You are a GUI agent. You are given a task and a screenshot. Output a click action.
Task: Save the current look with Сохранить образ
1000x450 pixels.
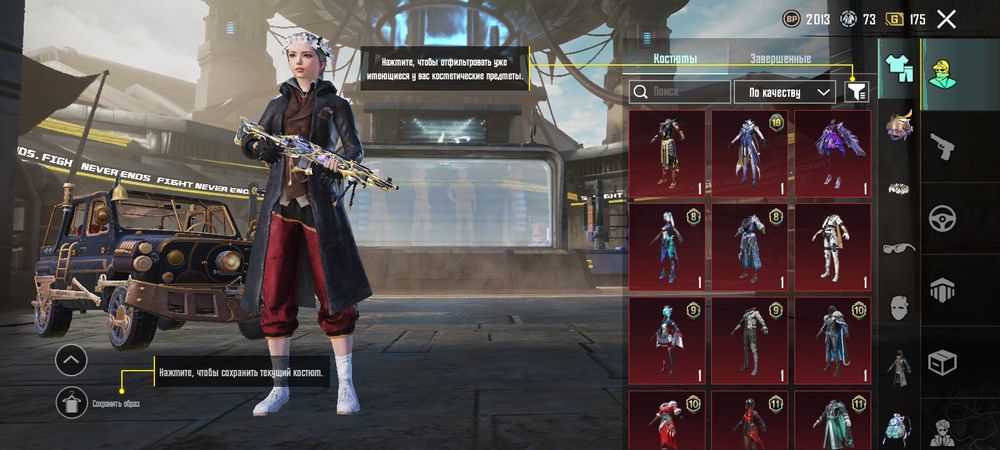[72, 402]
